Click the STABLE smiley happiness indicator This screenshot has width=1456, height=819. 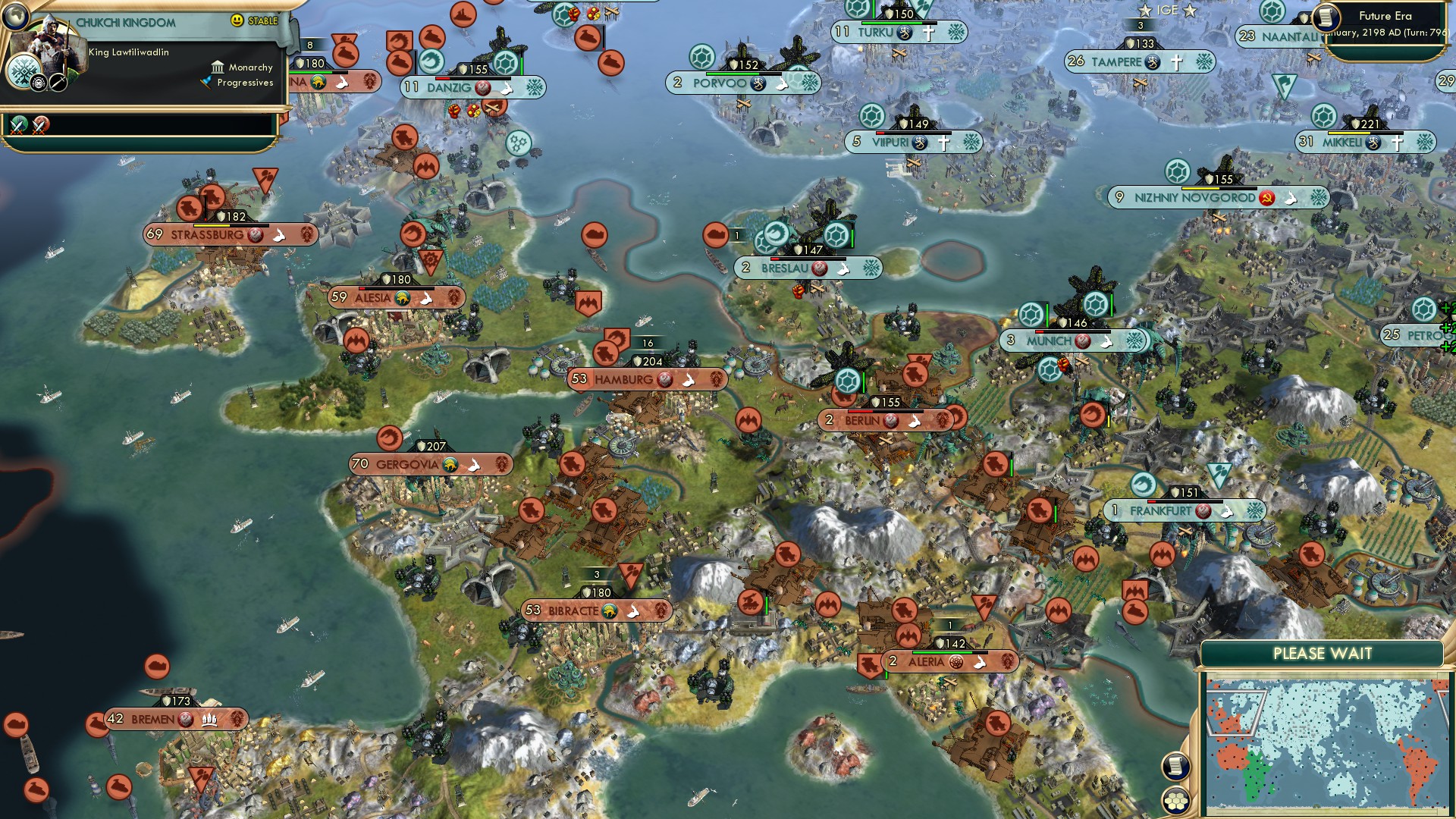click(237, 20)
